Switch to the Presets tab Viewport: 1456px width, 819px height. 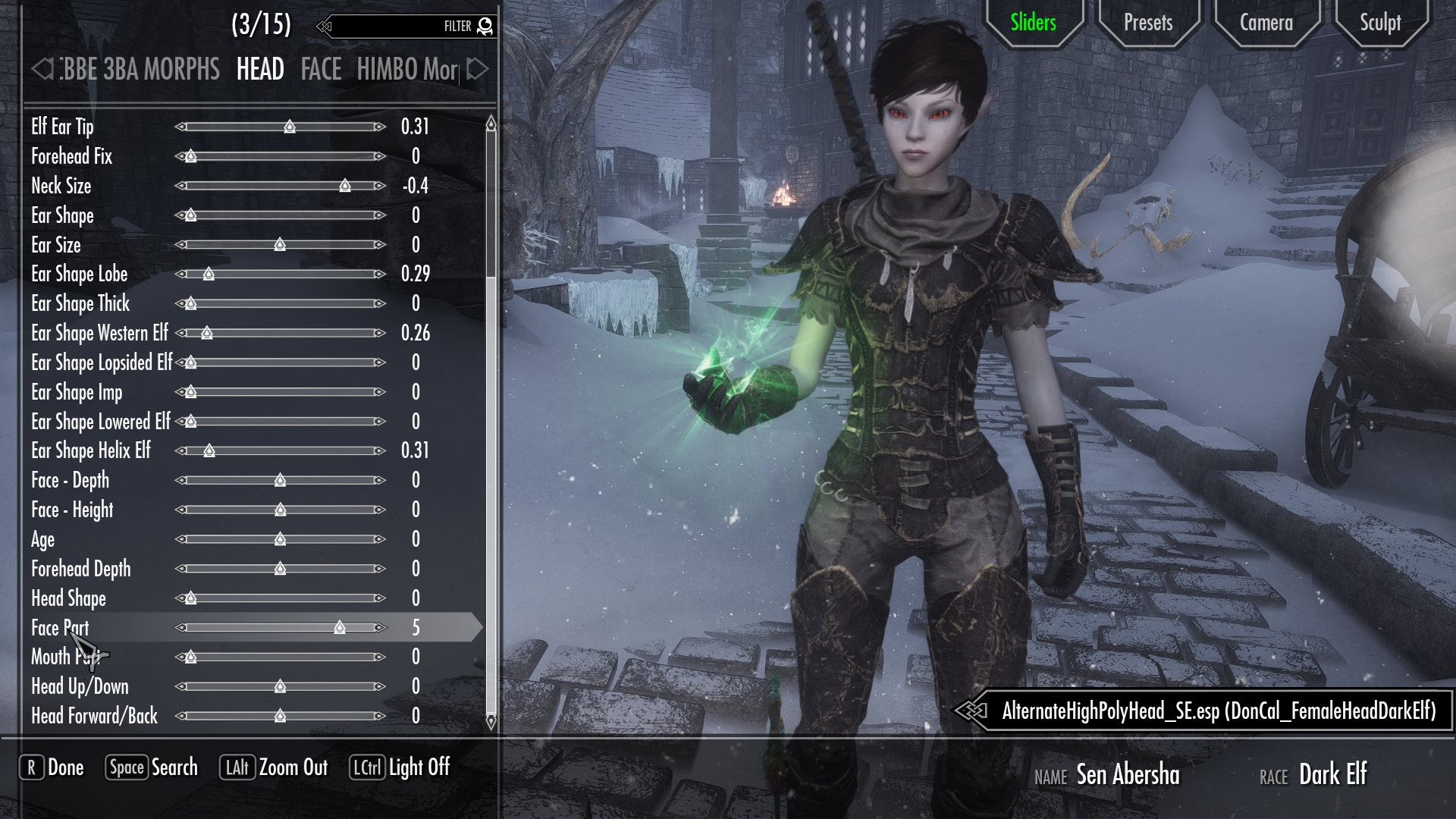[x=1147, y=23]
